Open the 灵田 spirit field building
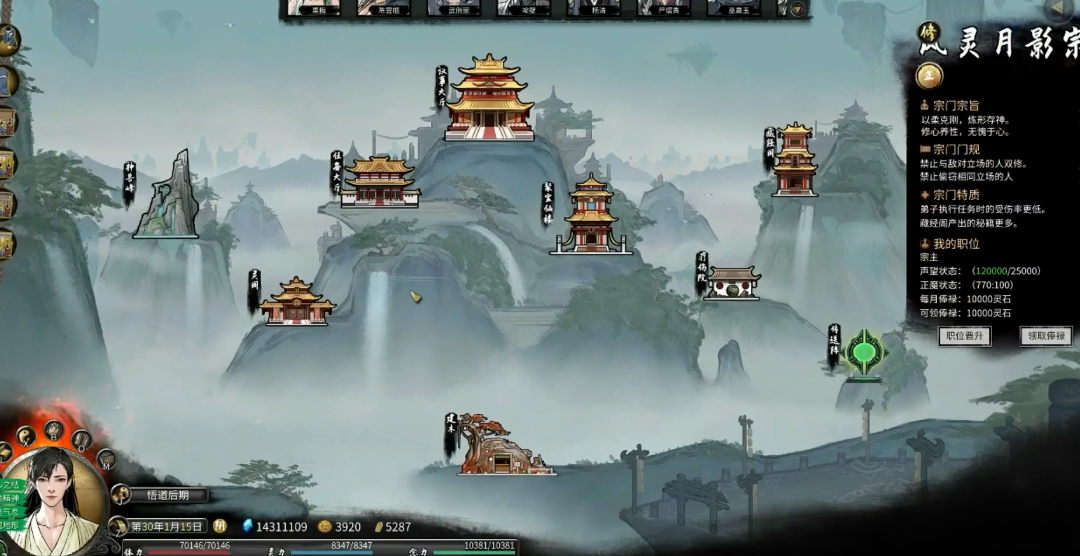Image resolution: width=1080 pixels, height=556 pixels. [x=297, y=301]
